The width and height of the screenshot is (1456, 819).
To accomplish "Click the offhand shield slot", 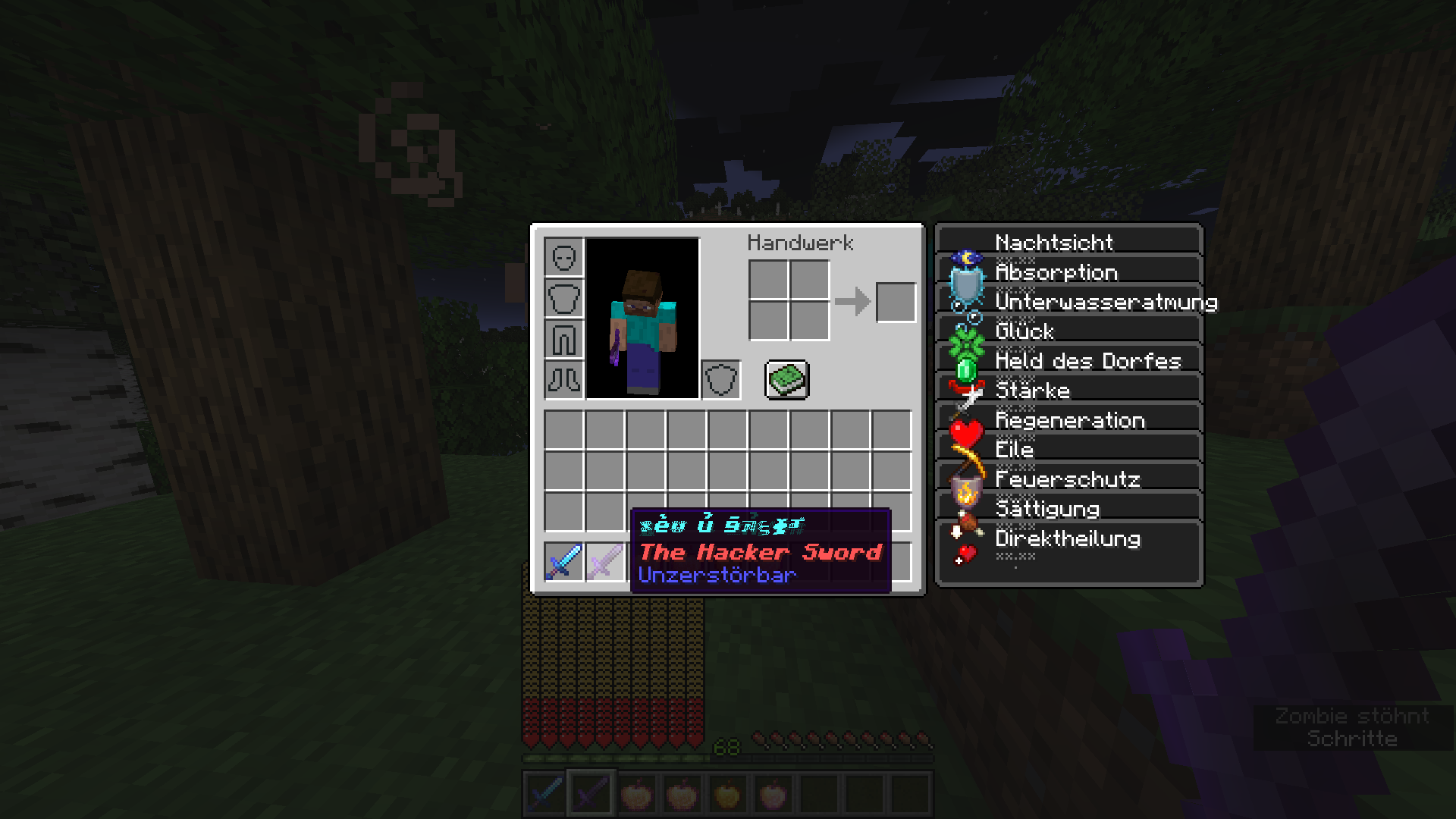I will (720, 379).
